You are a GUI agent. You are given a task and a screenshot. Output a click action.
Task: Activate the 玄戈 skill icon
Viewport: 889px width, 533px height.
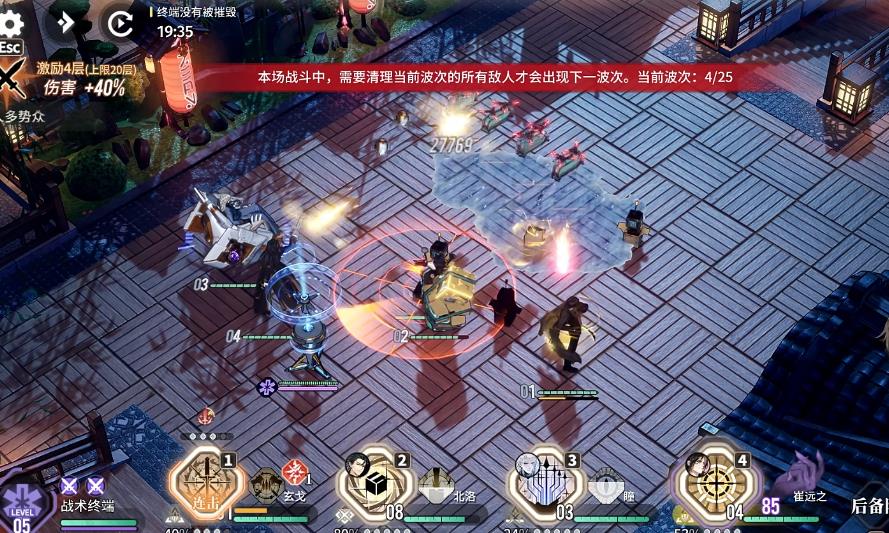(x=265, y=484)
